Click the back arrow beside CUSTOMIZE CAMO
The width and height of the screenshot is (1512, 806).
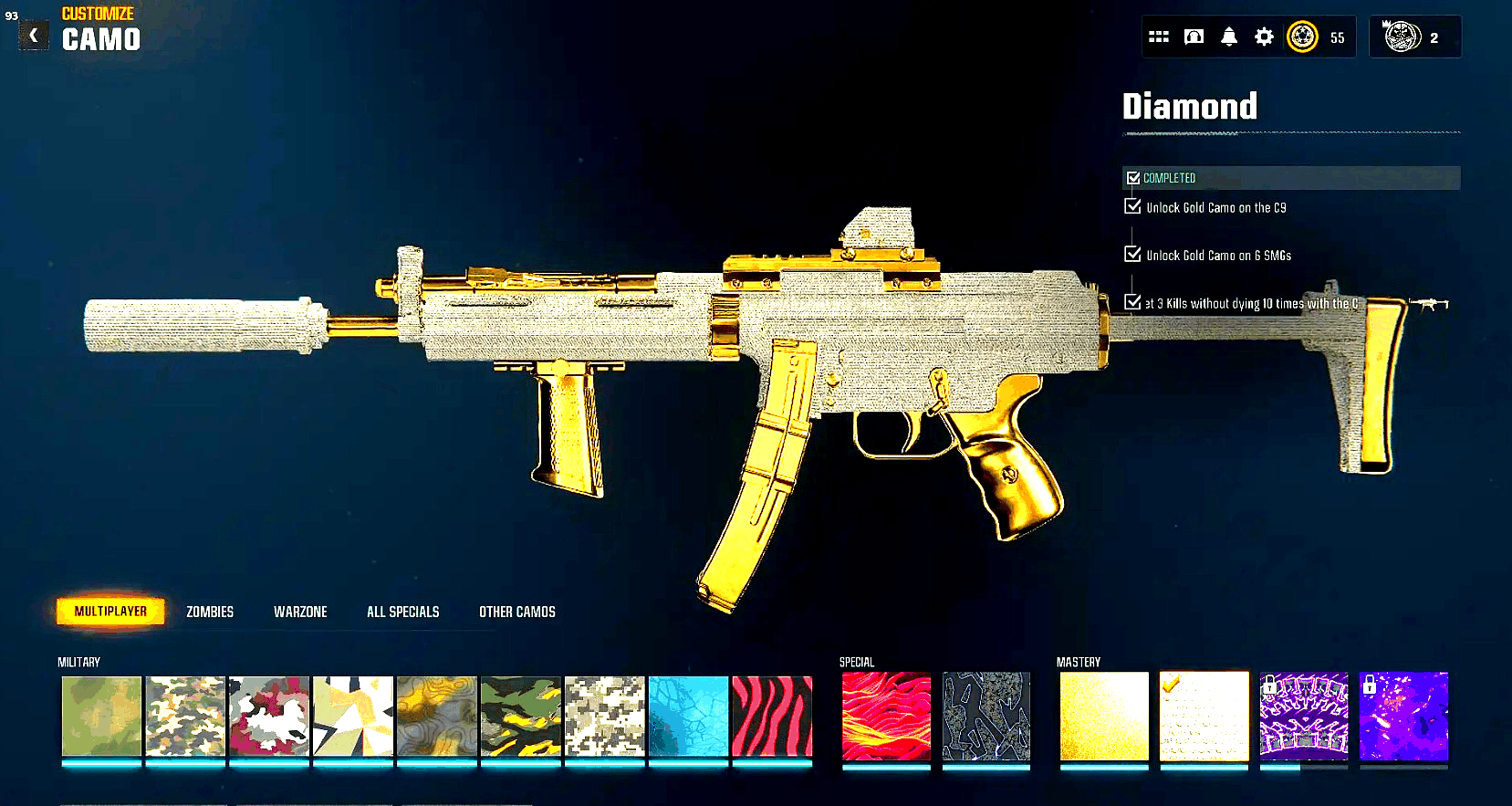coord(33,36)
